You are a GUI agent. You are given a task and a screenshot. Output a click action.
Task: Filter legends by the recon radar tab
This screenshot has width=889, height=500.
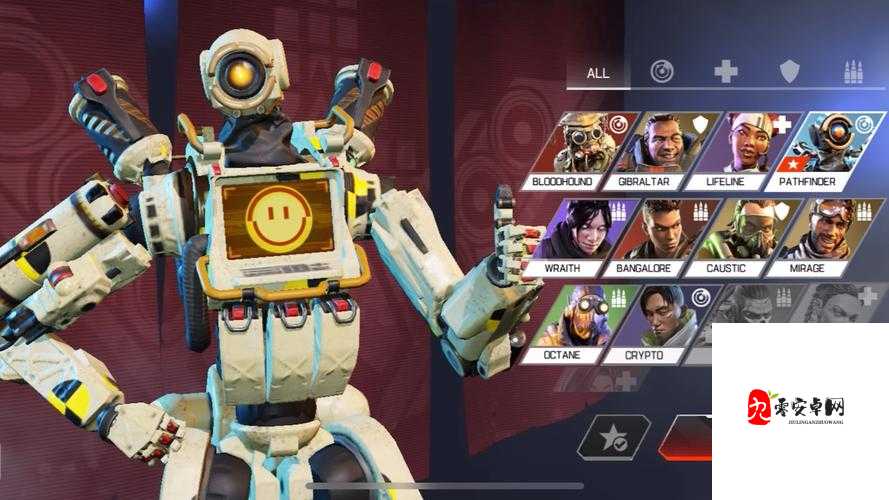pyautogui.click(x=661, y=72)
